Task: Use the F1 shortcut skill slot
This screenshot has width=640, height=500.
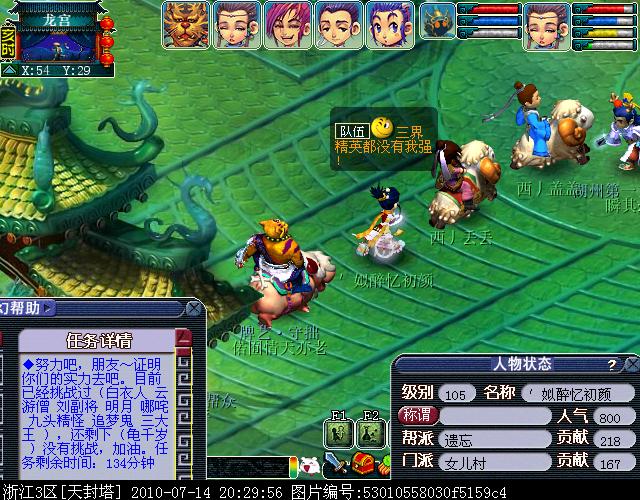Action: coord(339,432)
